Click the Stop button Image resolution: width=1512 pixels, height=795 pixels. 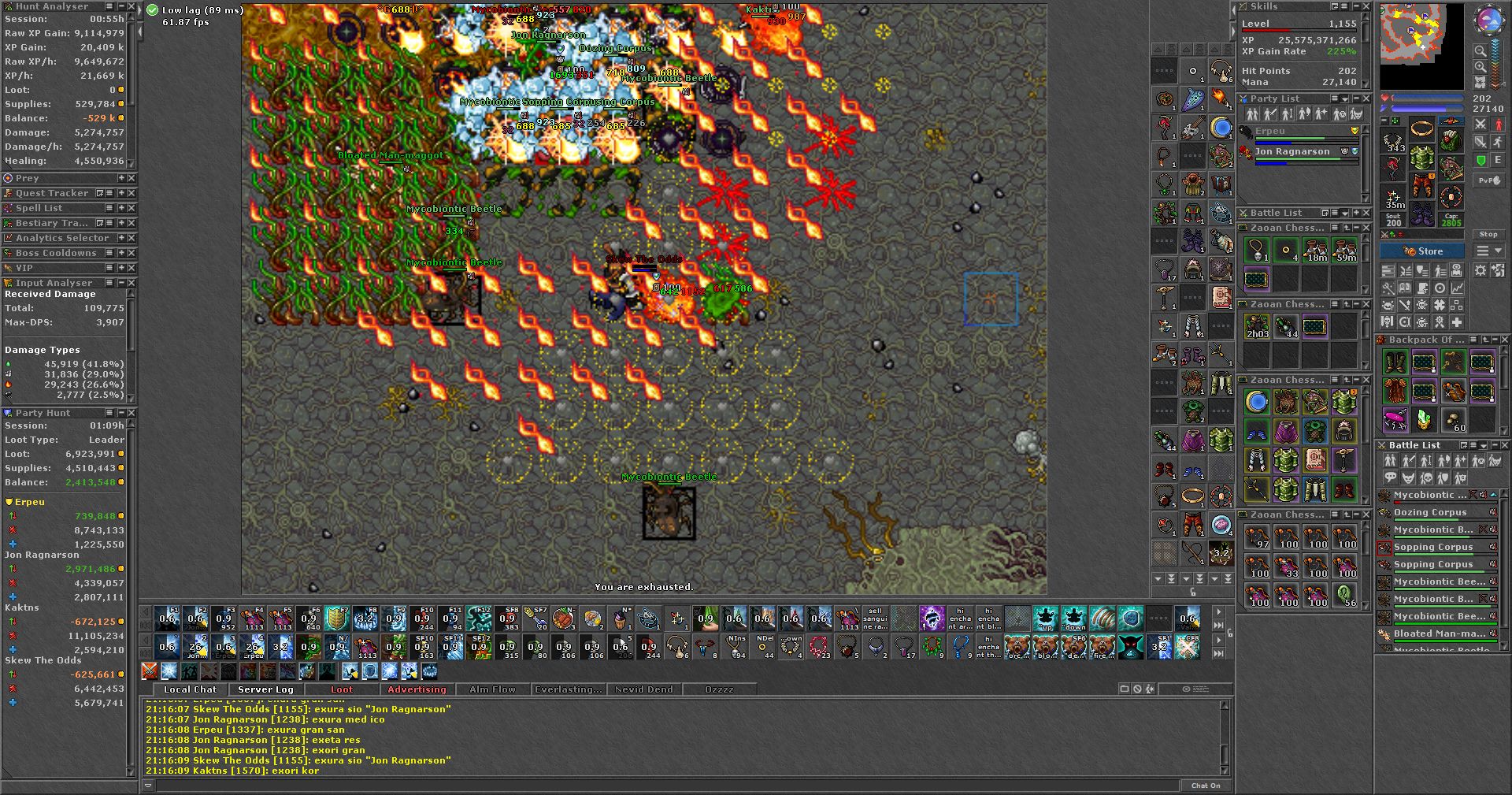click(x=1488, y=234)
